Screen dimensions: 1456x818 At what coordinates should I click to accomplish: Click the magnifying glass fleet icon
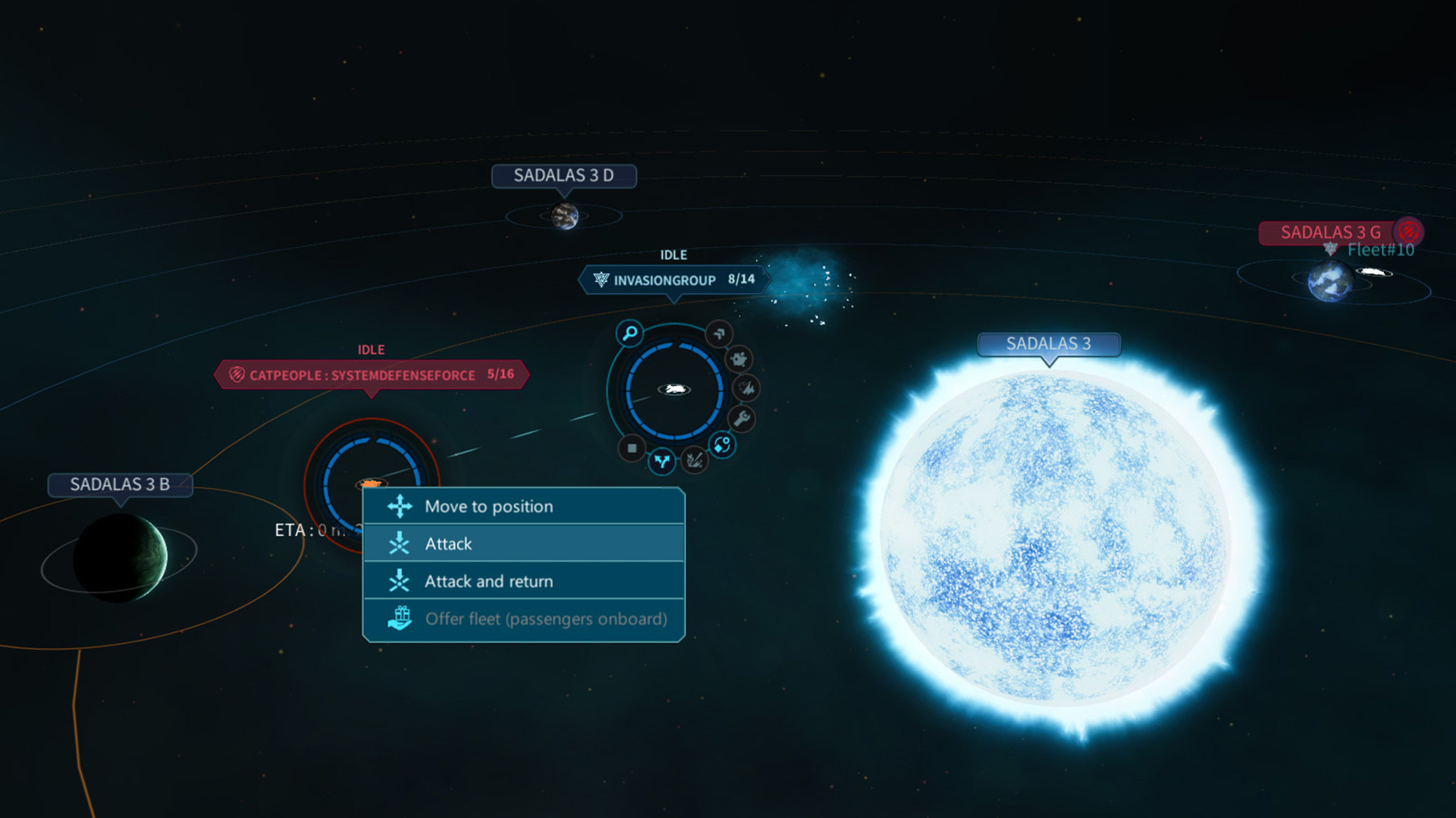click(629, 333)
